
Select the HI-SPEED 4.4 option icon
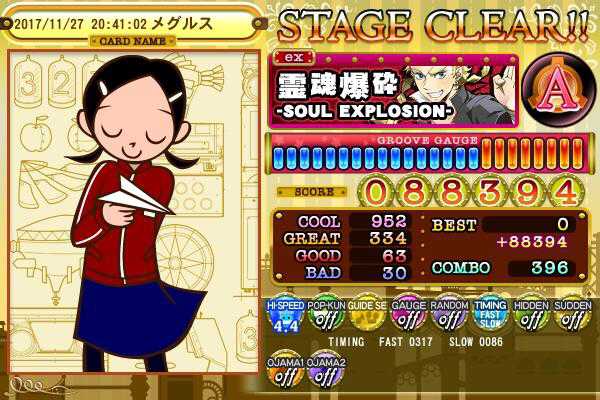click(283, 316)
